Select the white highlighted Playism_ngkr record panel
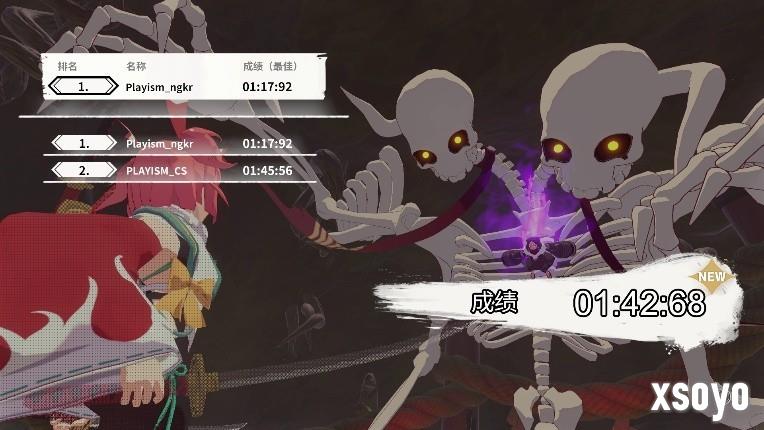This screenshot has width=764, height=430. 185,87
